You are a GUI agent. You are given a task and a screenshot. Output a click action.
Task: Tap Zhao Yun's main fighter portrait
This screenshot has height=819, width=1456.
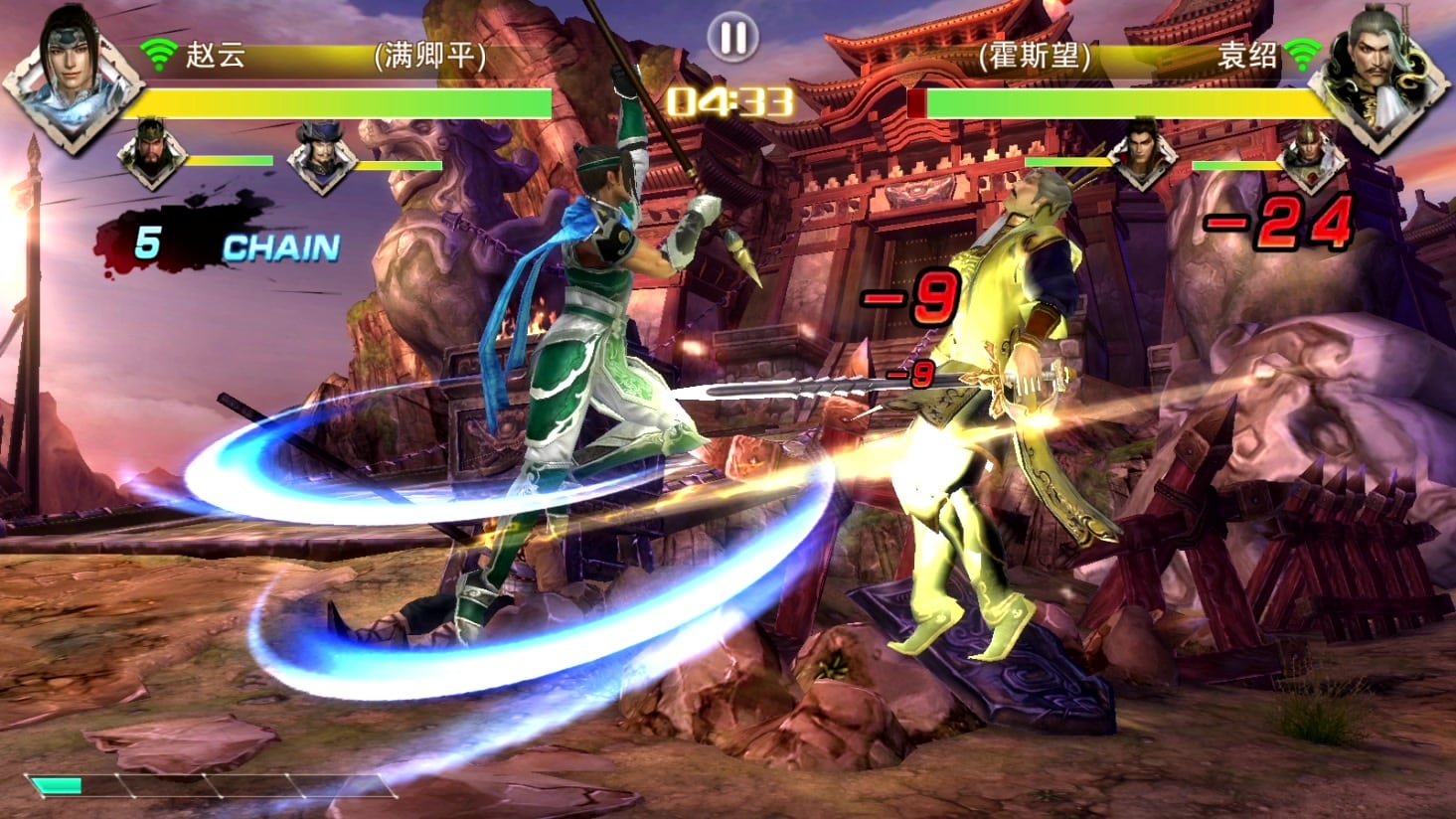point(72,75)
